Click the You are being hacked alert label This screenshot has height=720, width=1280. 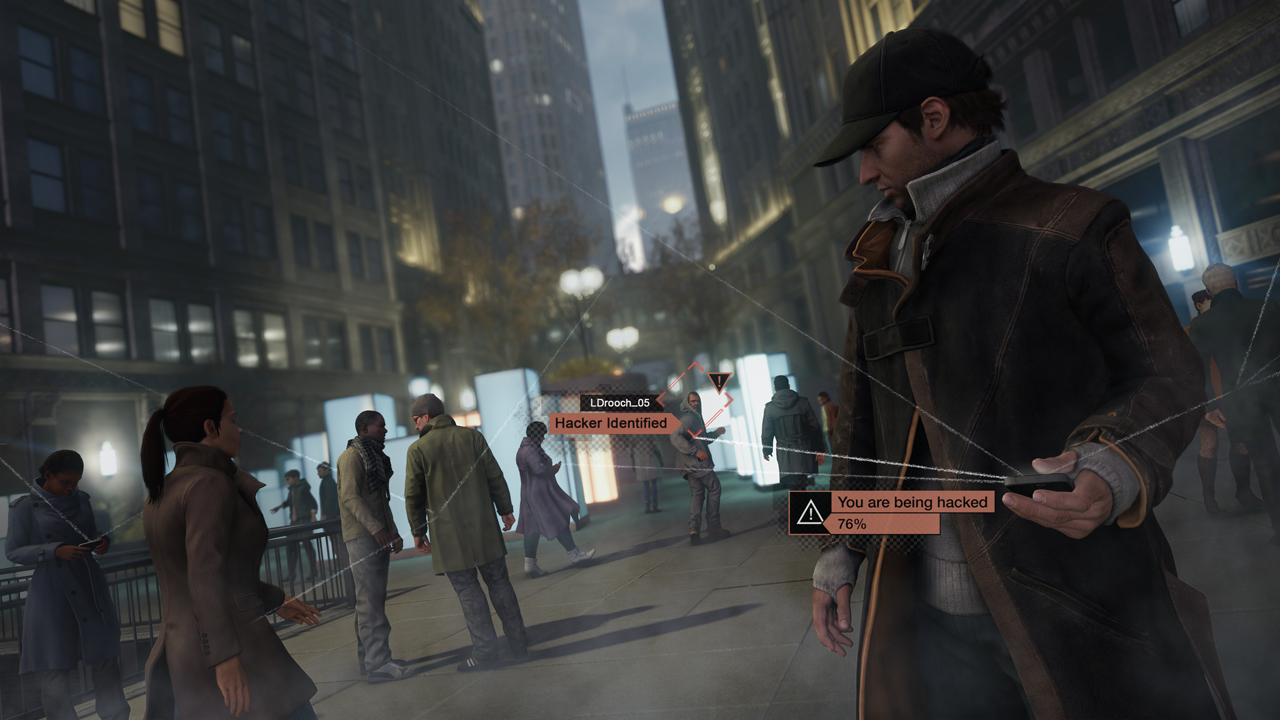click(911, 503)
